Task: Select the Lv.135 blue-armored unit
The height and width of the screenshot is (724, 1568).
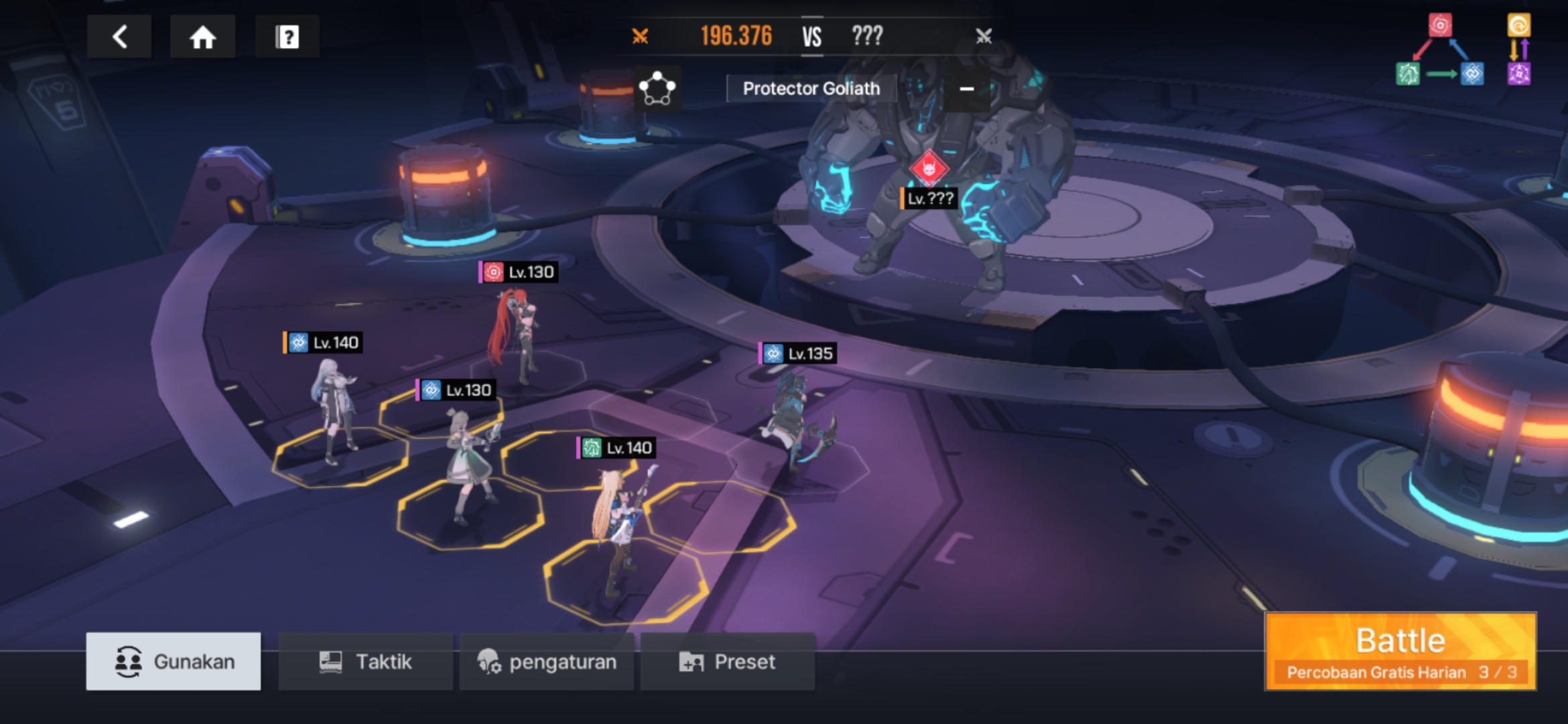Action: 797,419
